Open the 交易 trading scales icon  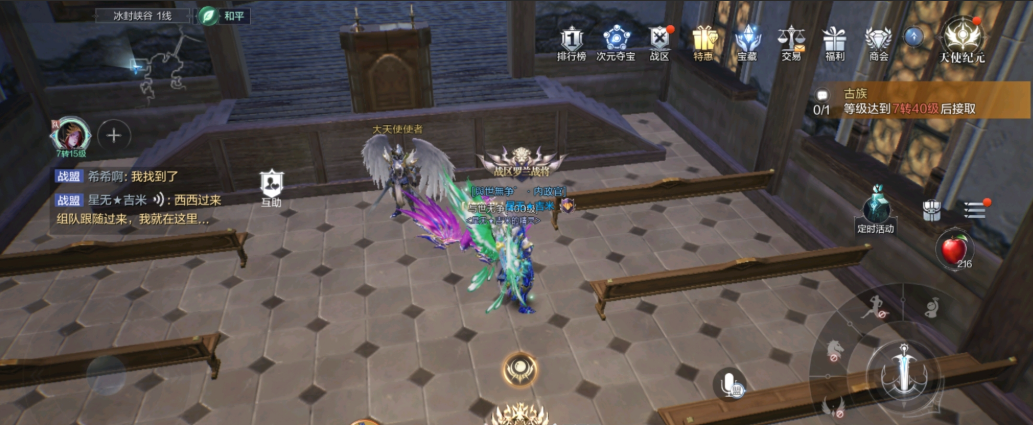click(791, 42)
